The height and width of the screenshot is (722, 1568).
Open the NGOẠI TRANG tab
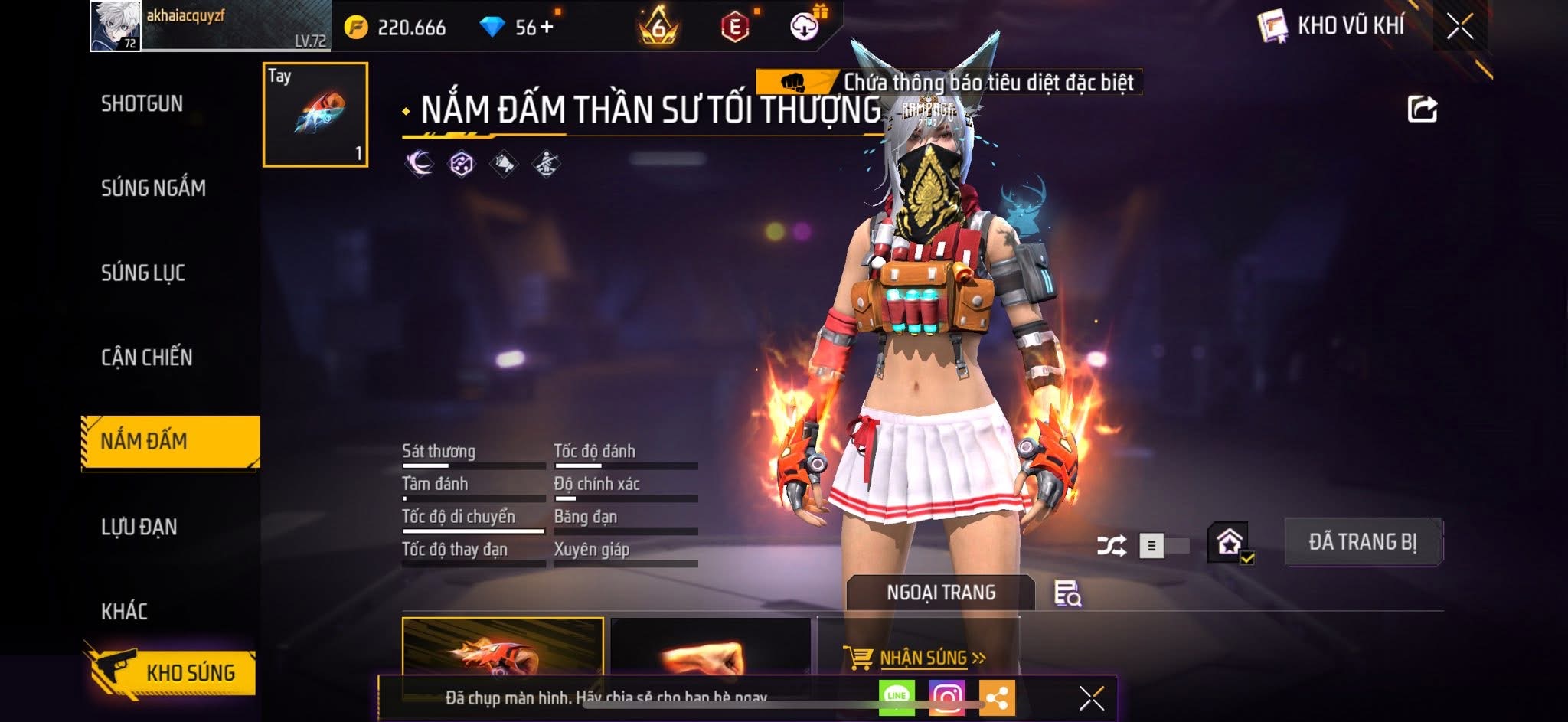pos(940,593)
